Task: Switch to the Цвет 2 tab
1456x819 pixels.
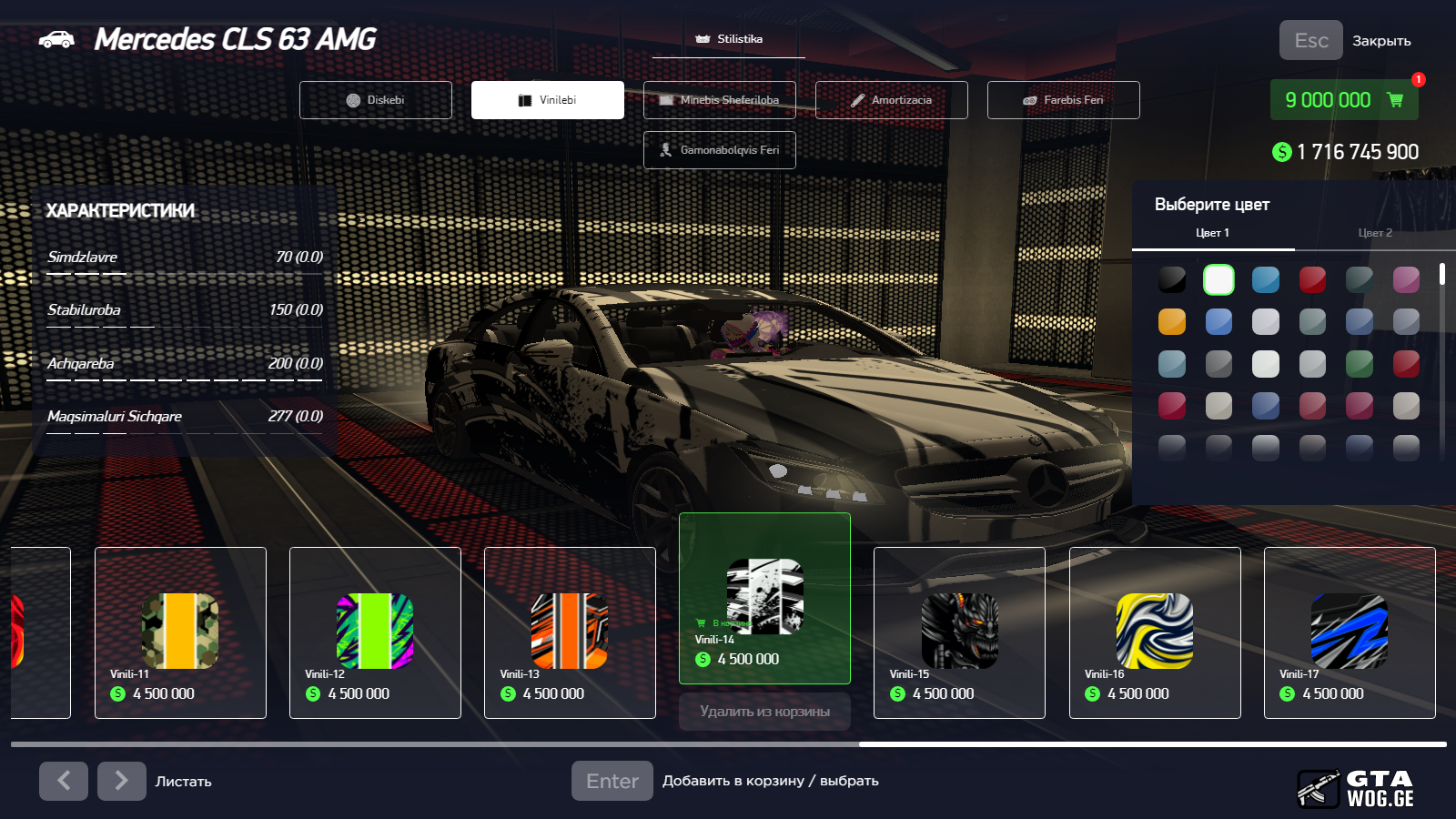Action: click(1374, 233)
